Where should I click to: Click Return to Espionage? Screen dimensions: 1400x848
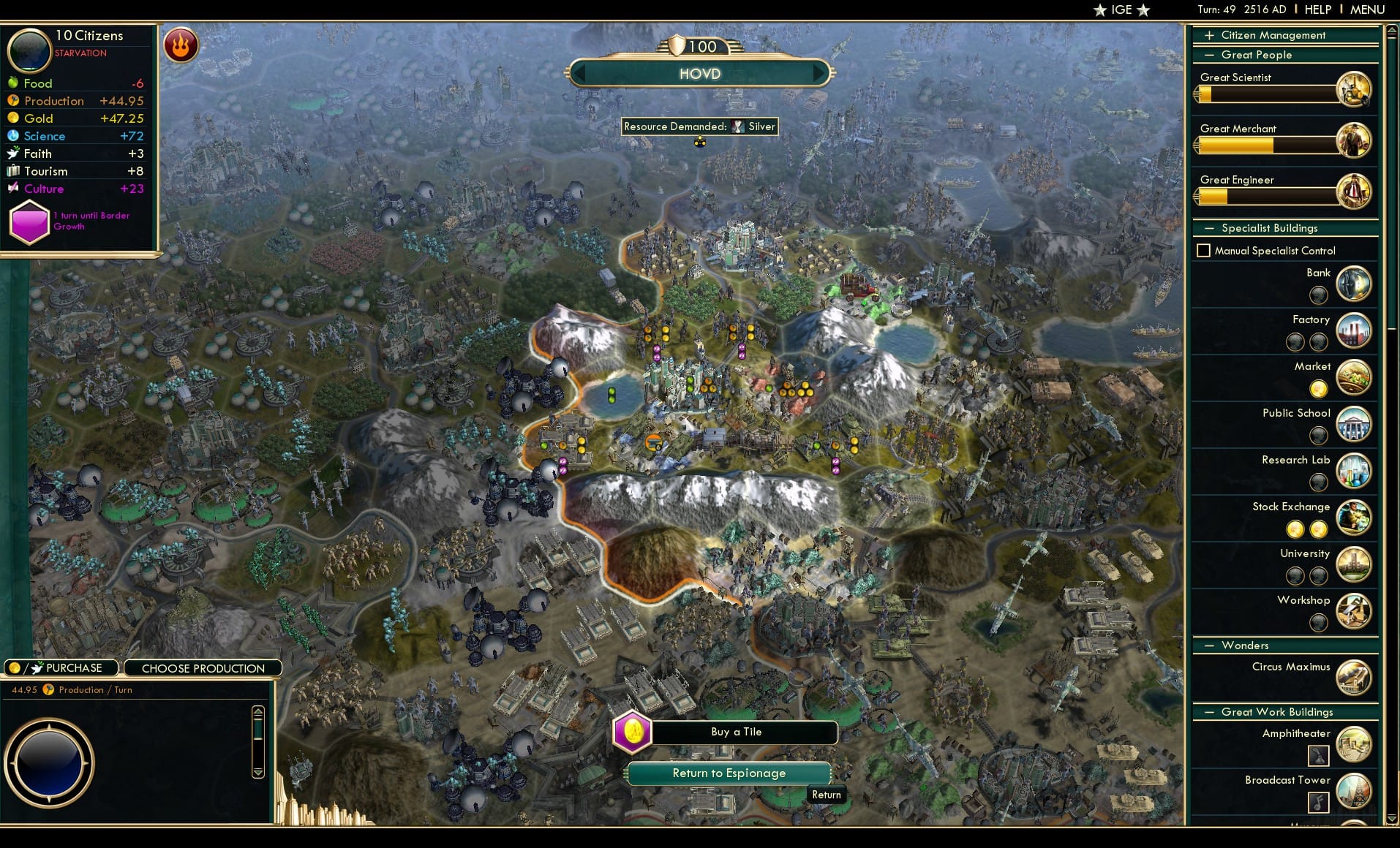(728, 773)
